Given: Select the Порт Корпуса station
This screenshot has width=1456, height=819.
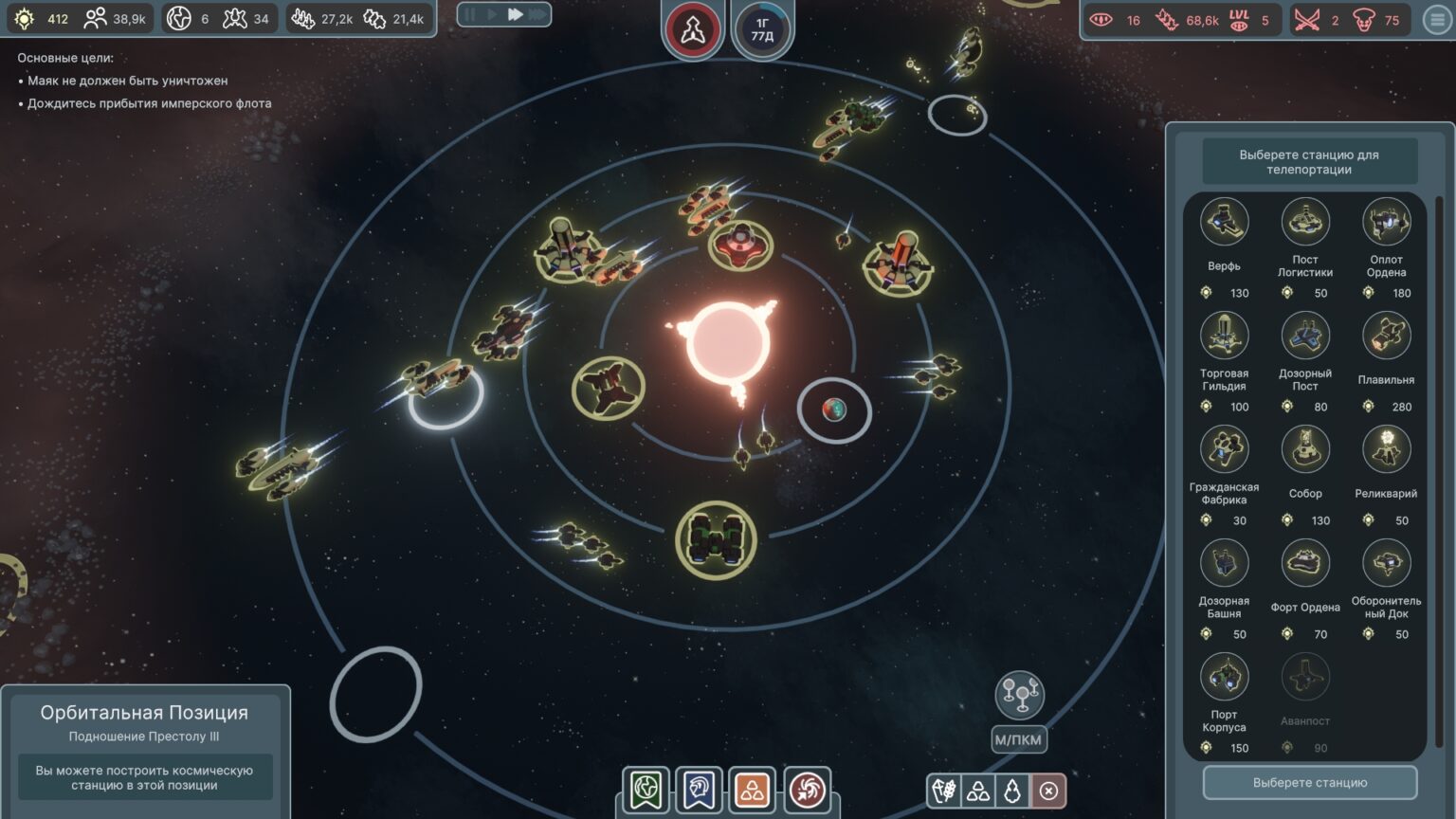Looking at the screenshot, I should 1224,678.
